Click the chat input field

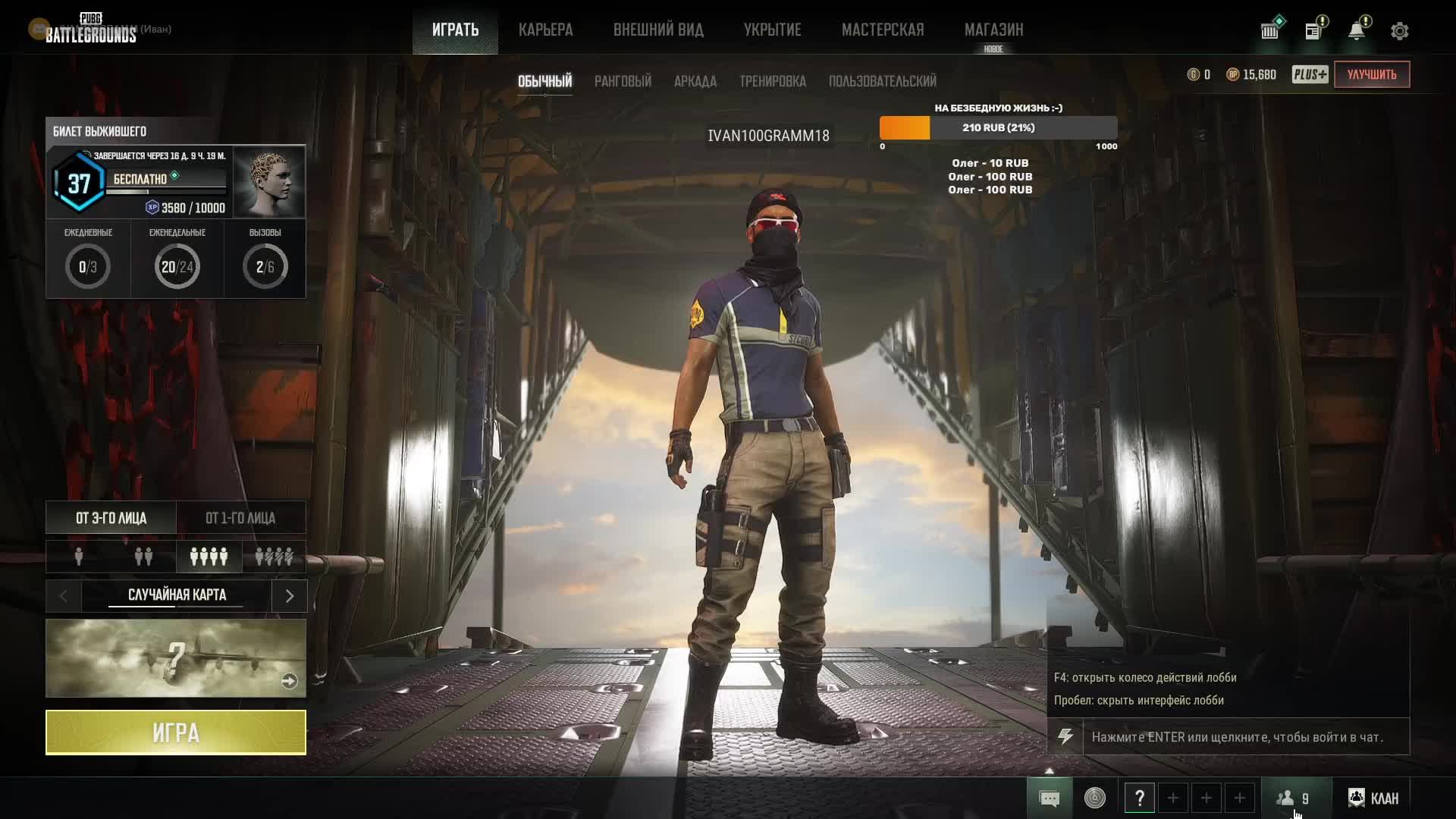pyautogui.click(x=1245, y=737)
